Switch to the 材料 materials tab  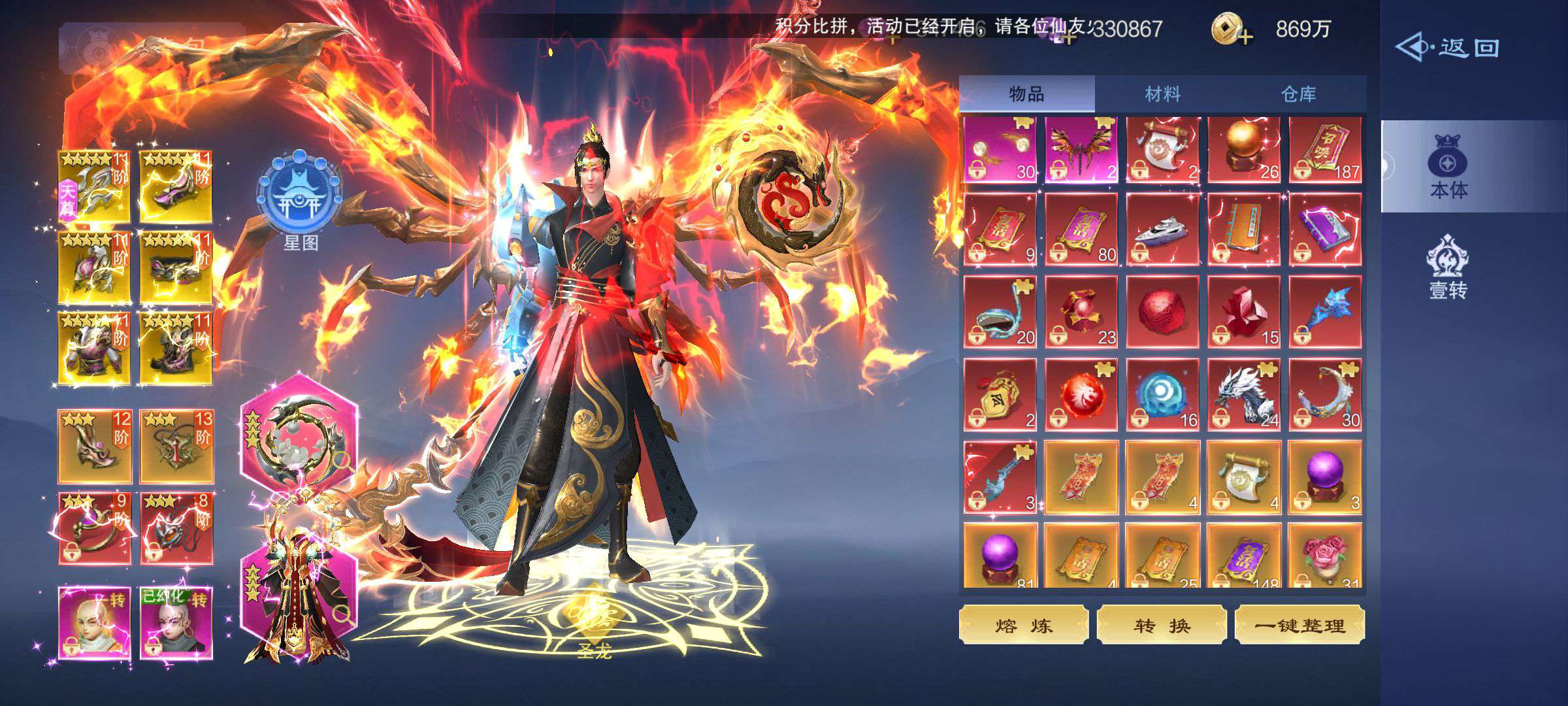[x=1162, y=94]
